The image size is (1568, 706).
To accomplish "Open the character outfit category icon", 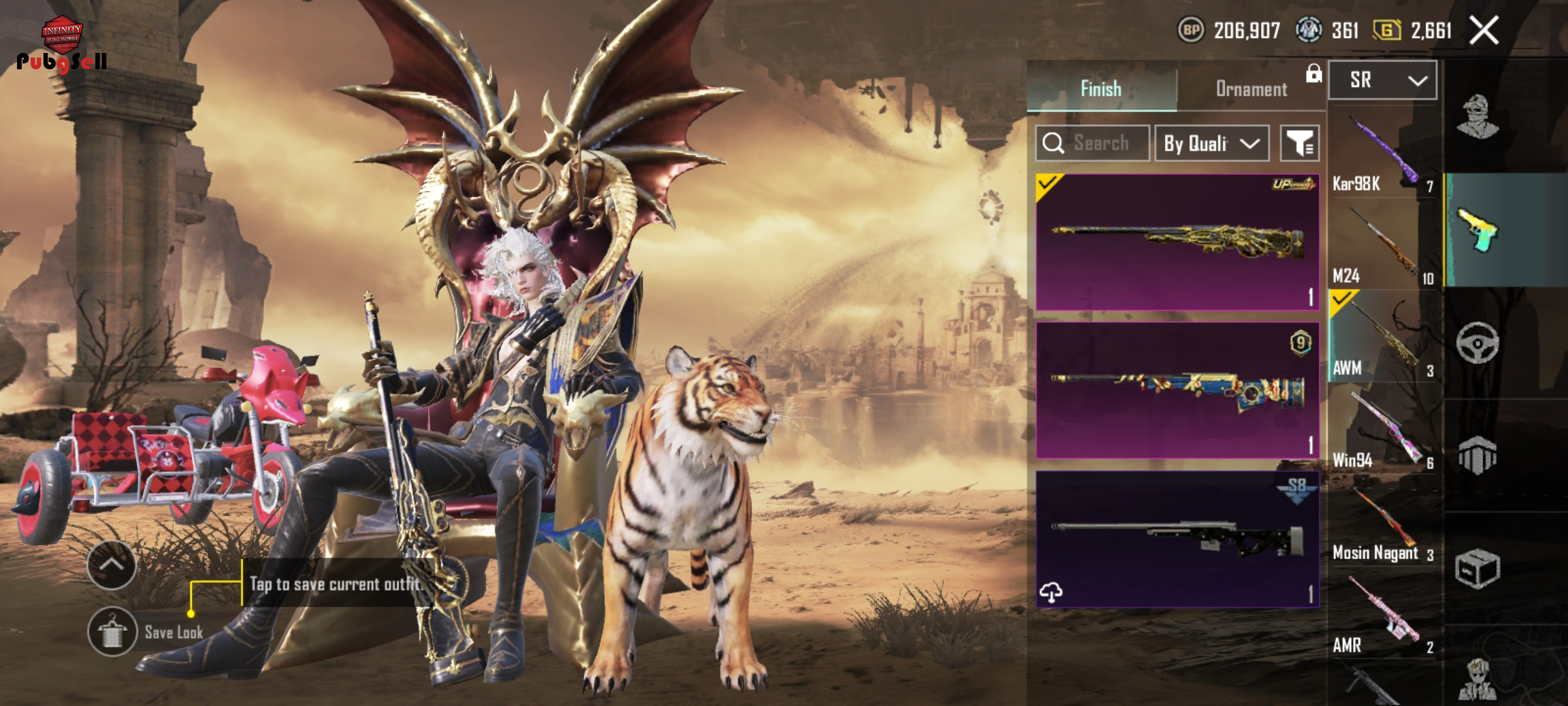I will pos(1477,118).
